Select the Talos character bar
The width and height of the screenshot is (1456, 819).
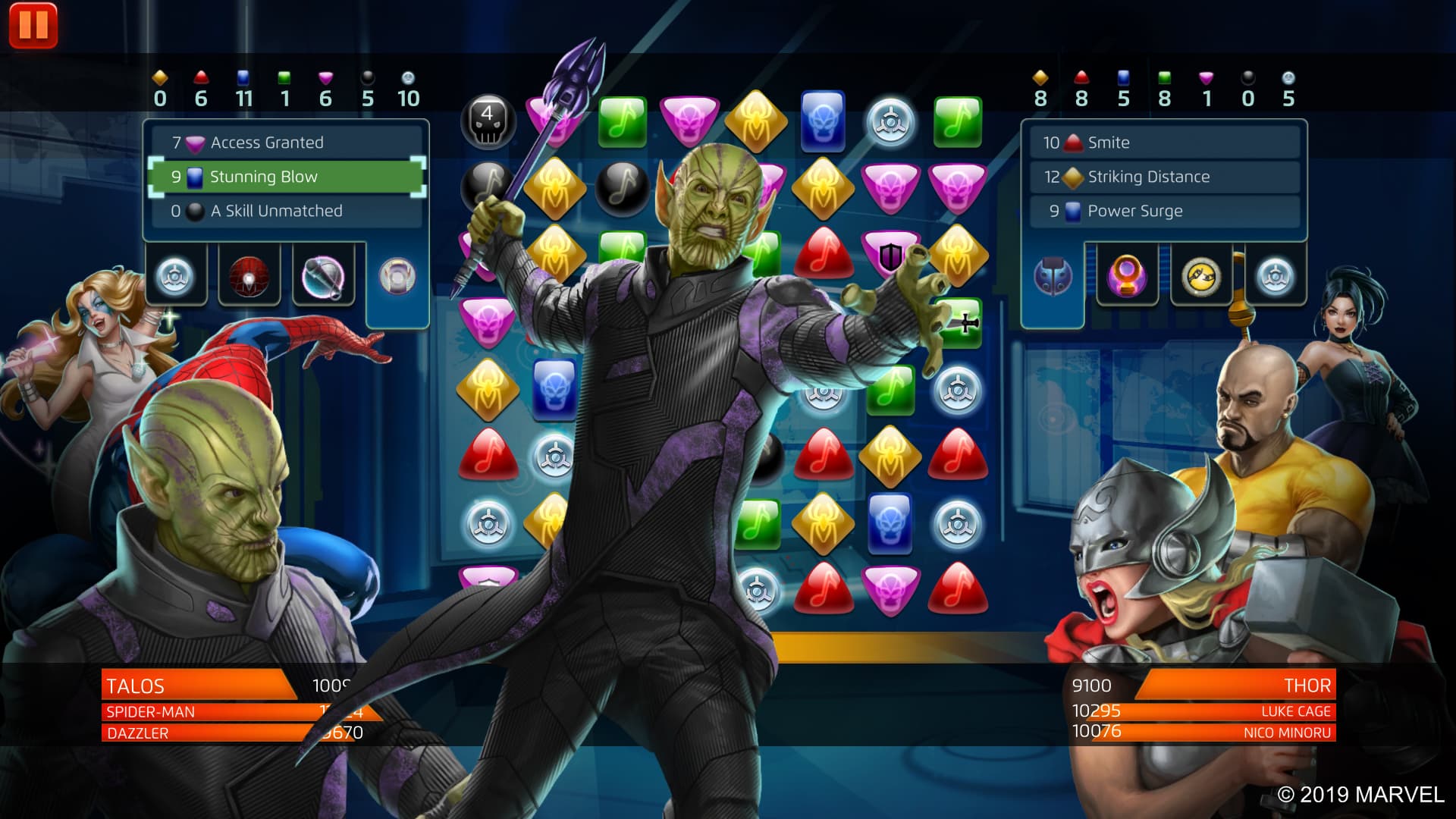click(197, 686)
